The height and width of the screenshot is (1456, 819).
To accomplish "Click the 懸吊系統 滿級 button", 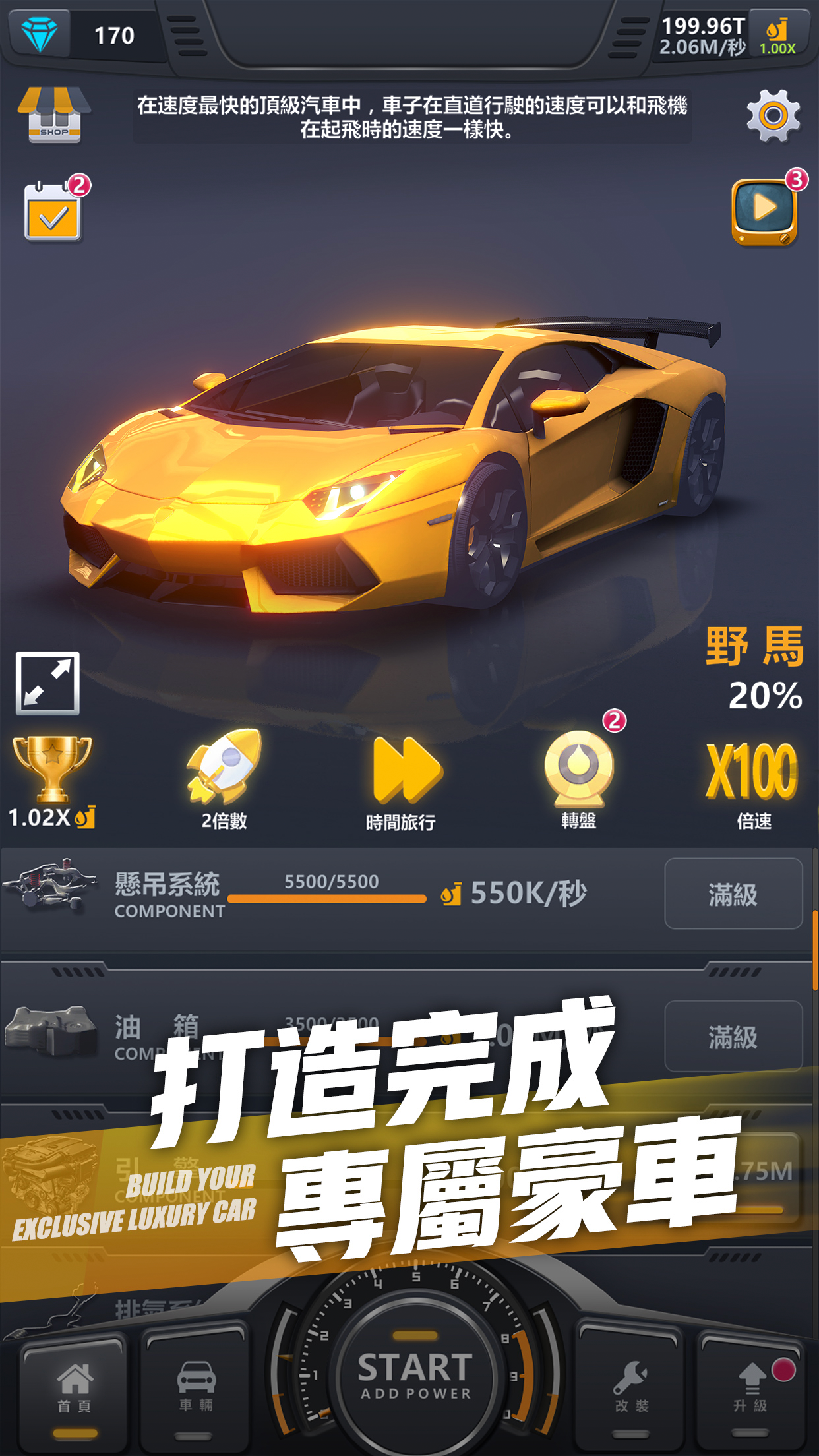I will (733, 894).
